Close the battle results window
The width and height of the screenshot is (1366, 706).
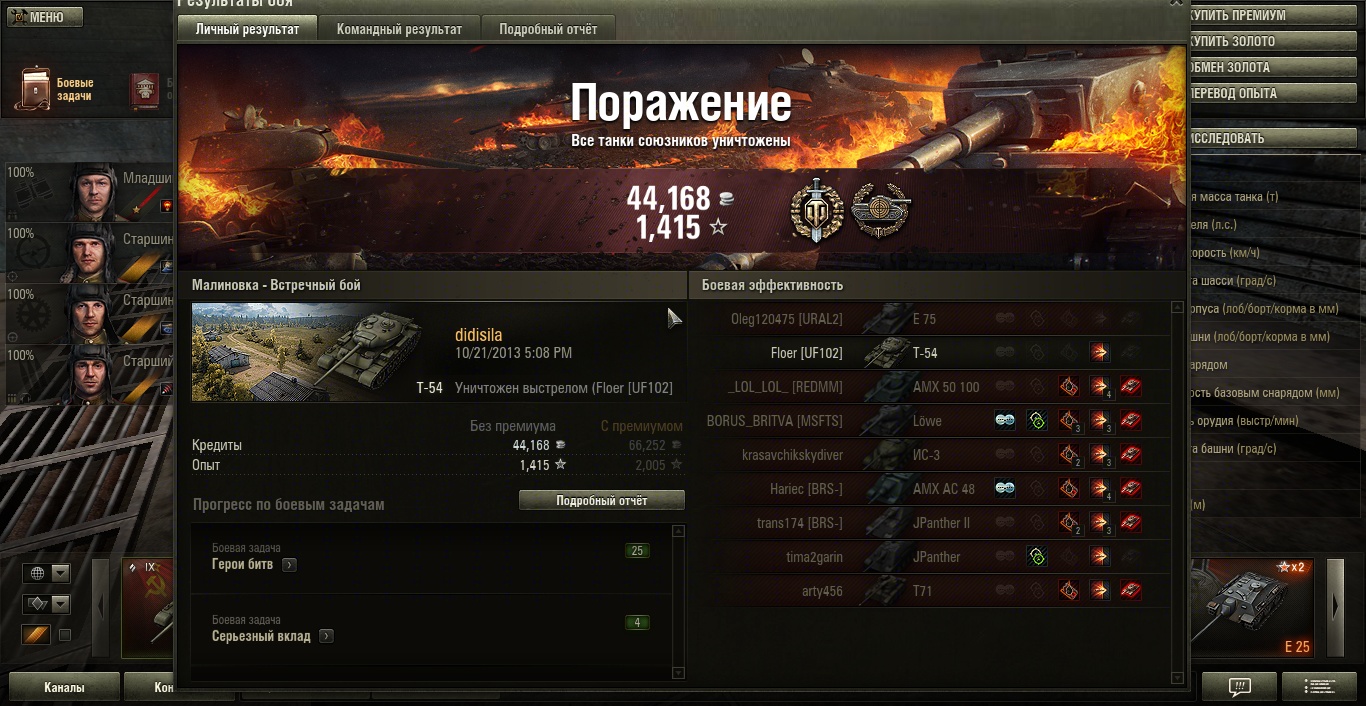pyautogui.click(x=1176, y=4)
